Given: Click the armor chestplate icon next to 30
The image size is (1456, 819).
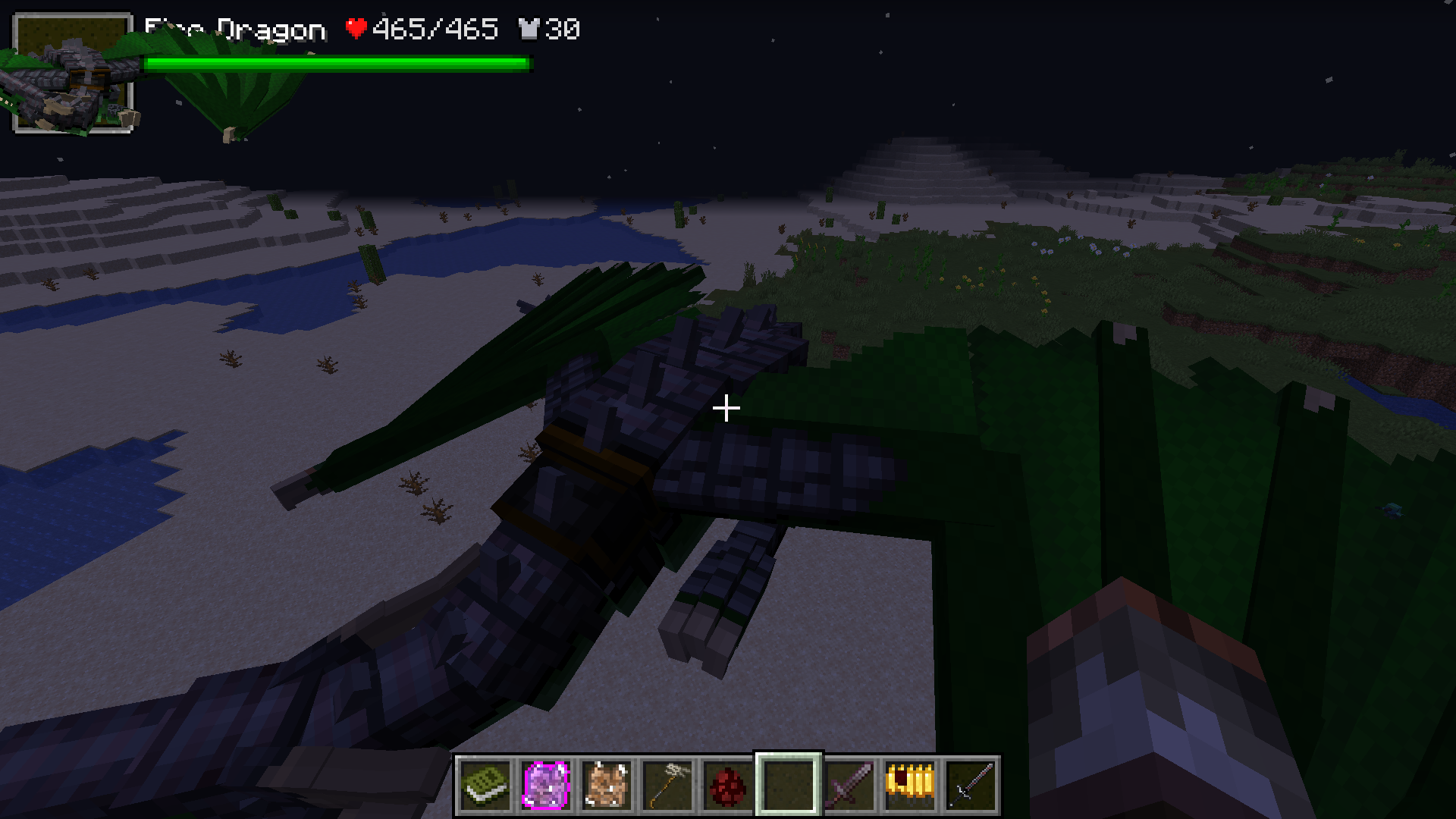Looking at the screenshot, I should 532,29.
